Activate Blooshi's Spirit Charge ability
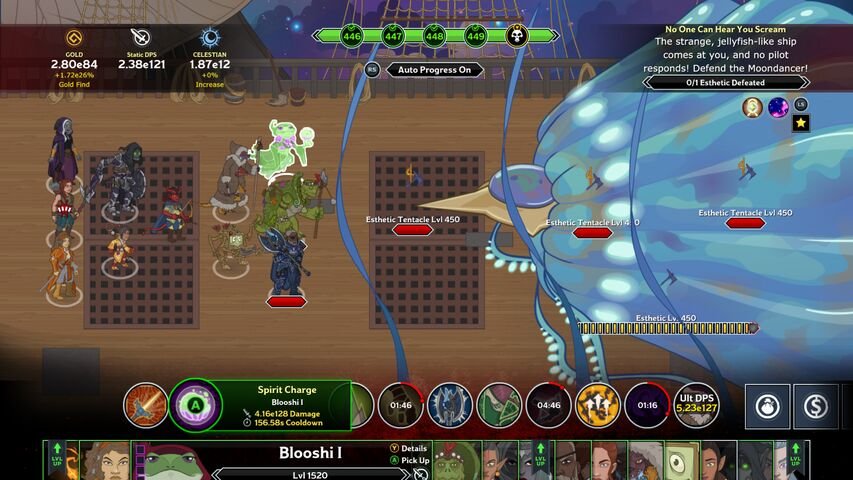Screen dimensions: 853x480 (193, 405)
